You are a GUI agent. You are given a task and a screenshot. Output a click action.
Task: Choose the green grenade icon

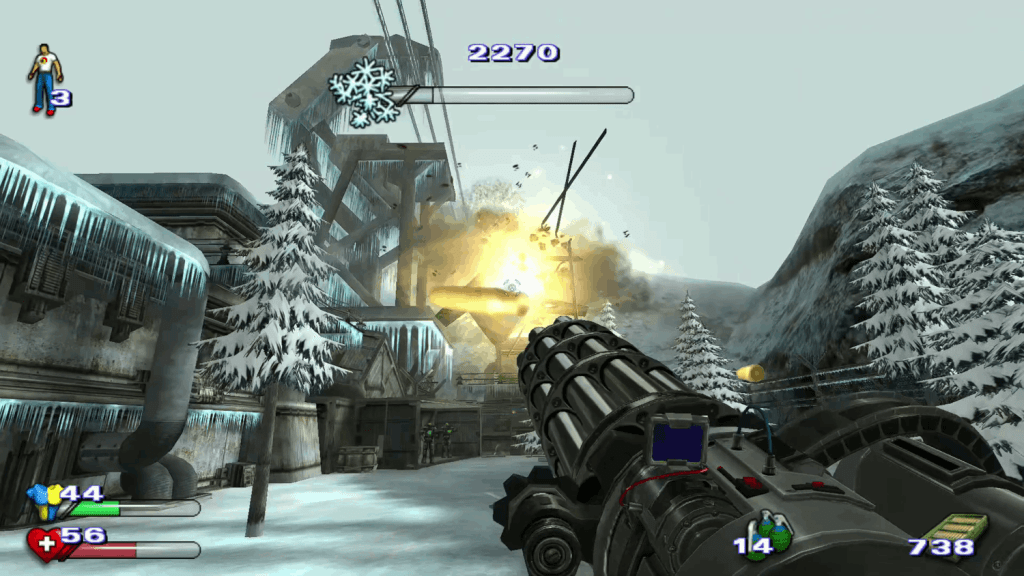pos(774,531)
